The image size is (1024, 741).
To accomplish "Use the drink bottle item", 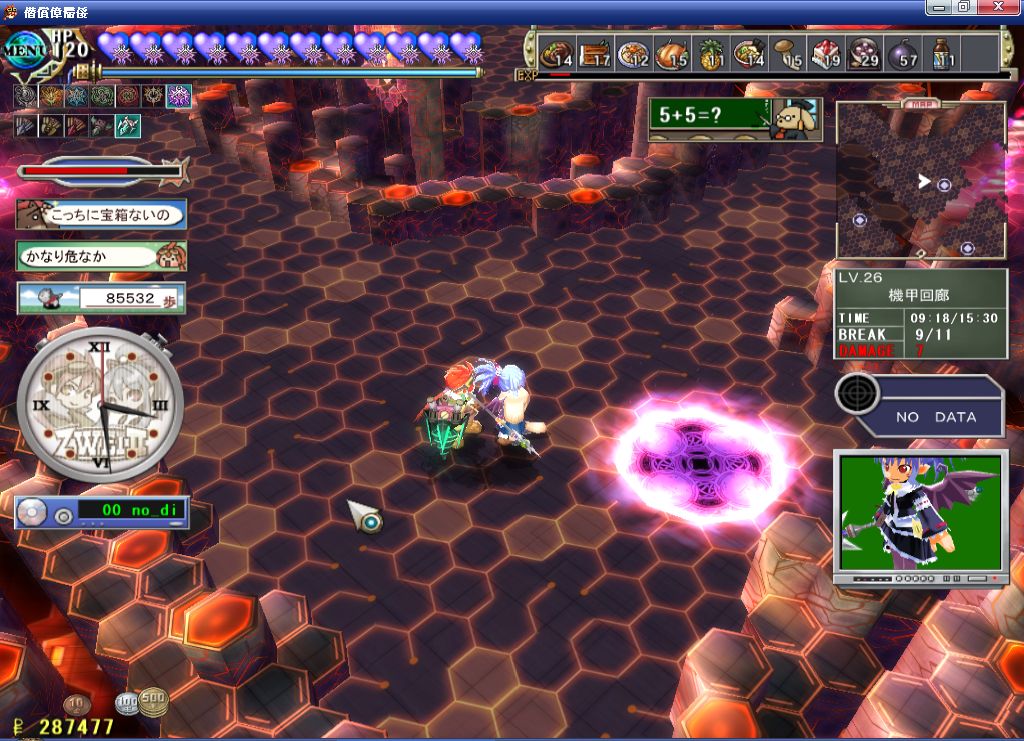I will point(942,52).
